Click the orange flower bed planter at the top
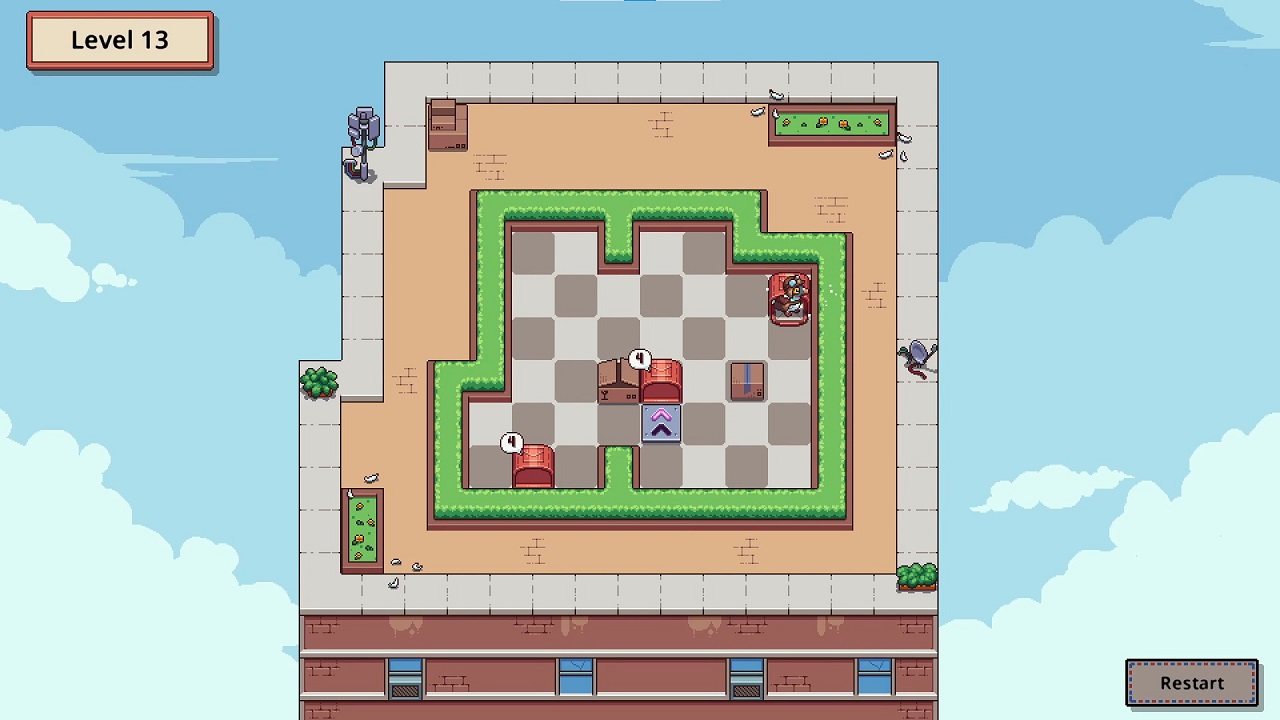 point(833,122)
